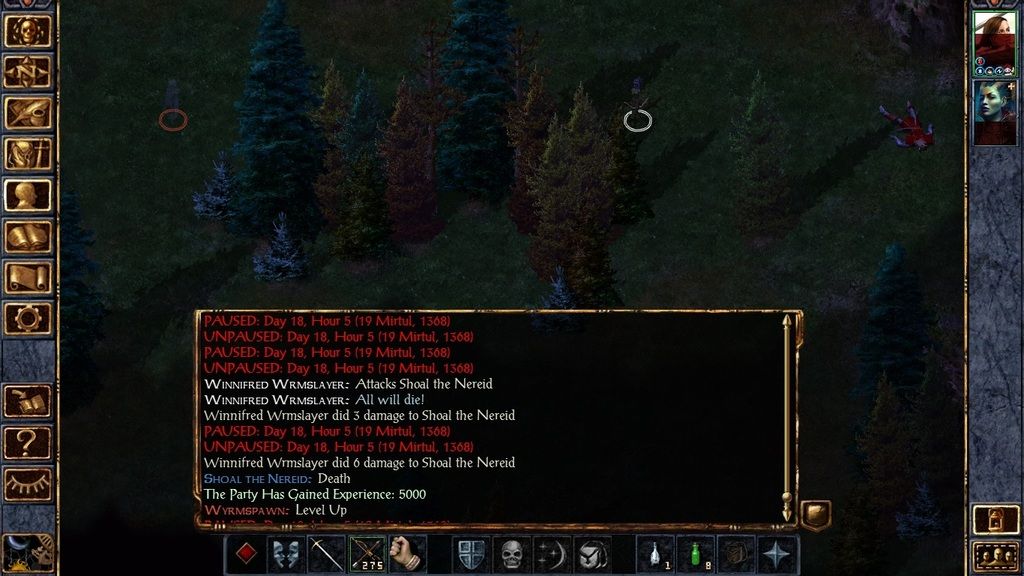Select the fist weapon slot
This screenshot has width=1024, height=576.
pyautogui.click(x=407, y=554)
